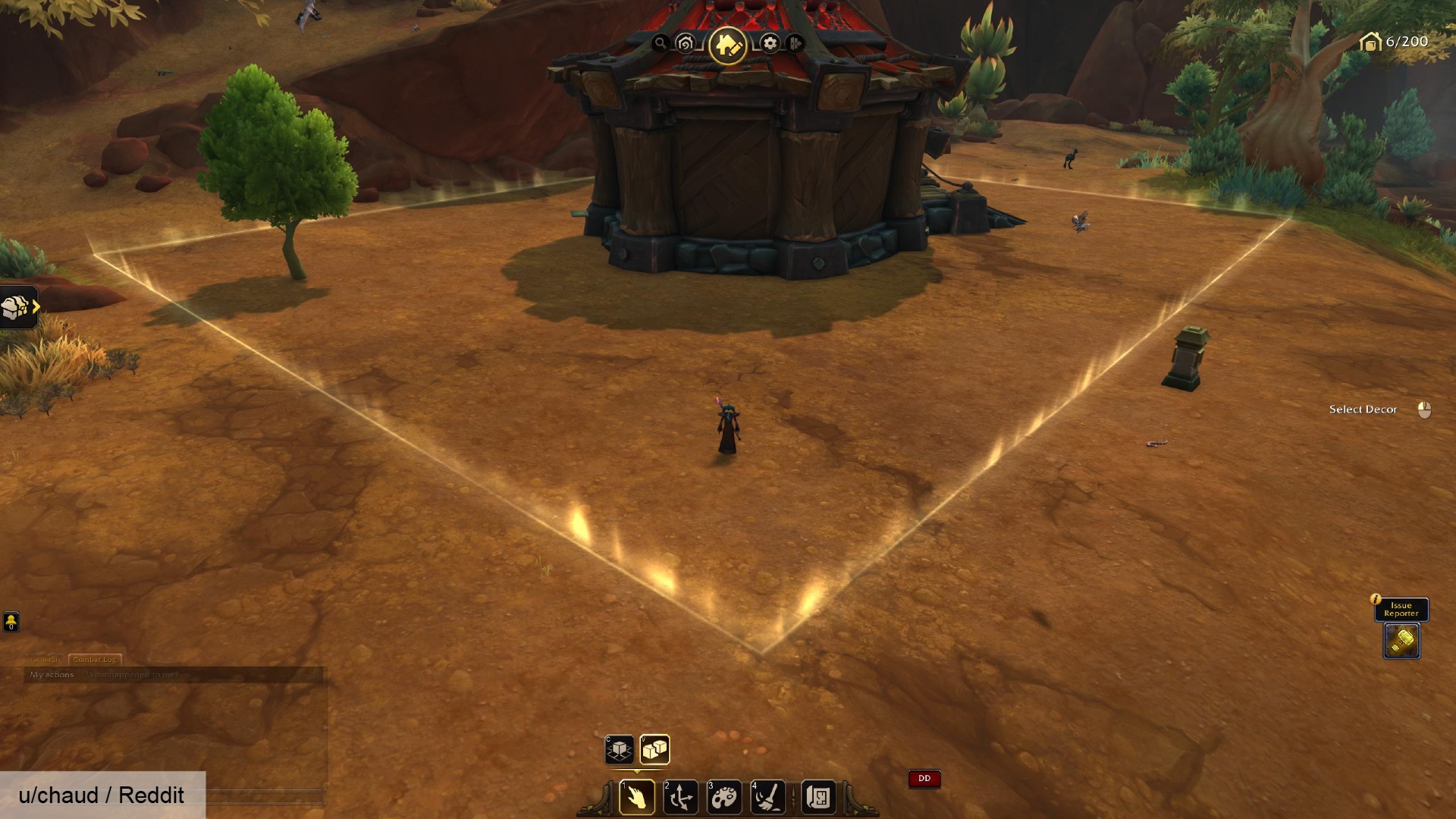
Task: Click the exit door icon on the toolbar
Action: (795, 43)
